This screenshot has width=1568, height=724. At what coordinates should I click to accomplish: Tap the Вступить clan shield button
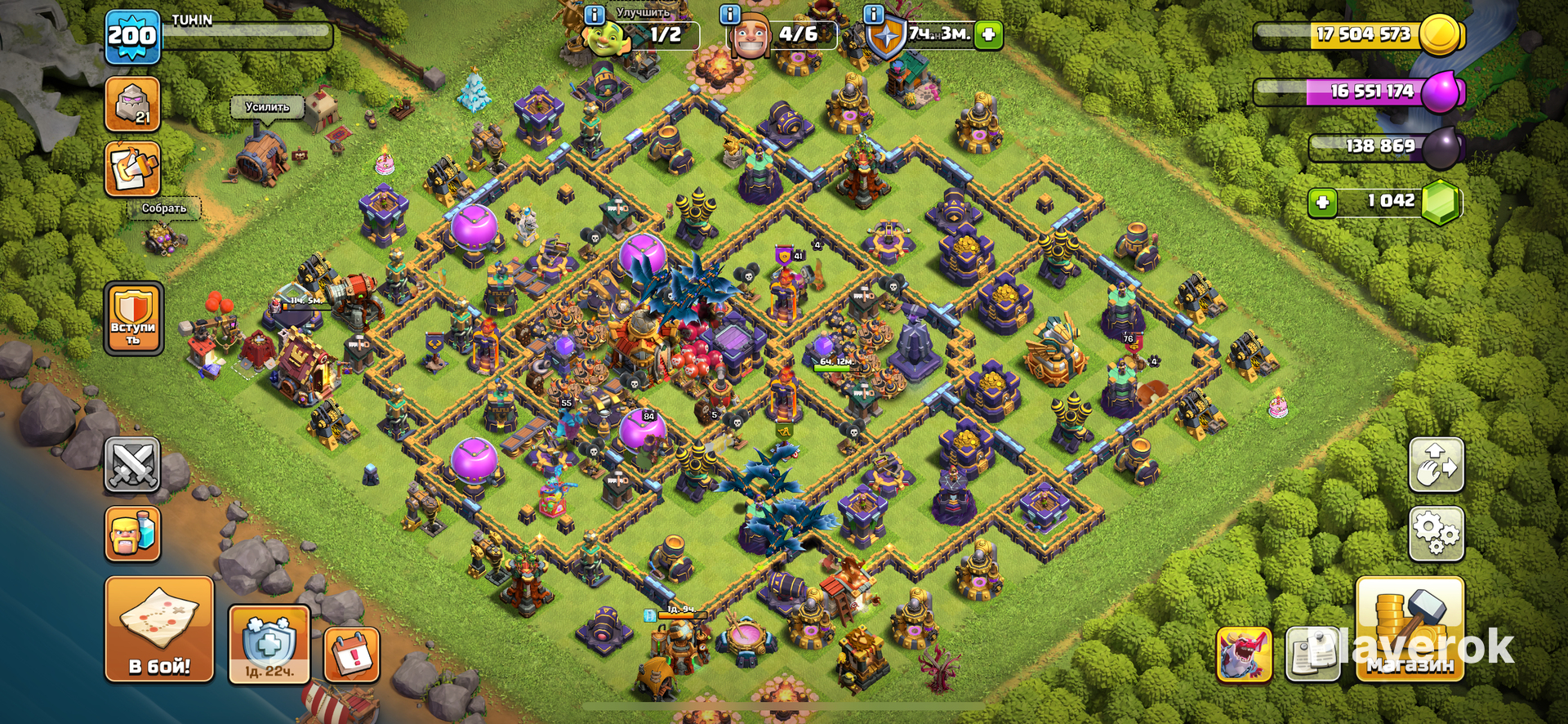pyautogui.click(x=133, y=318)
